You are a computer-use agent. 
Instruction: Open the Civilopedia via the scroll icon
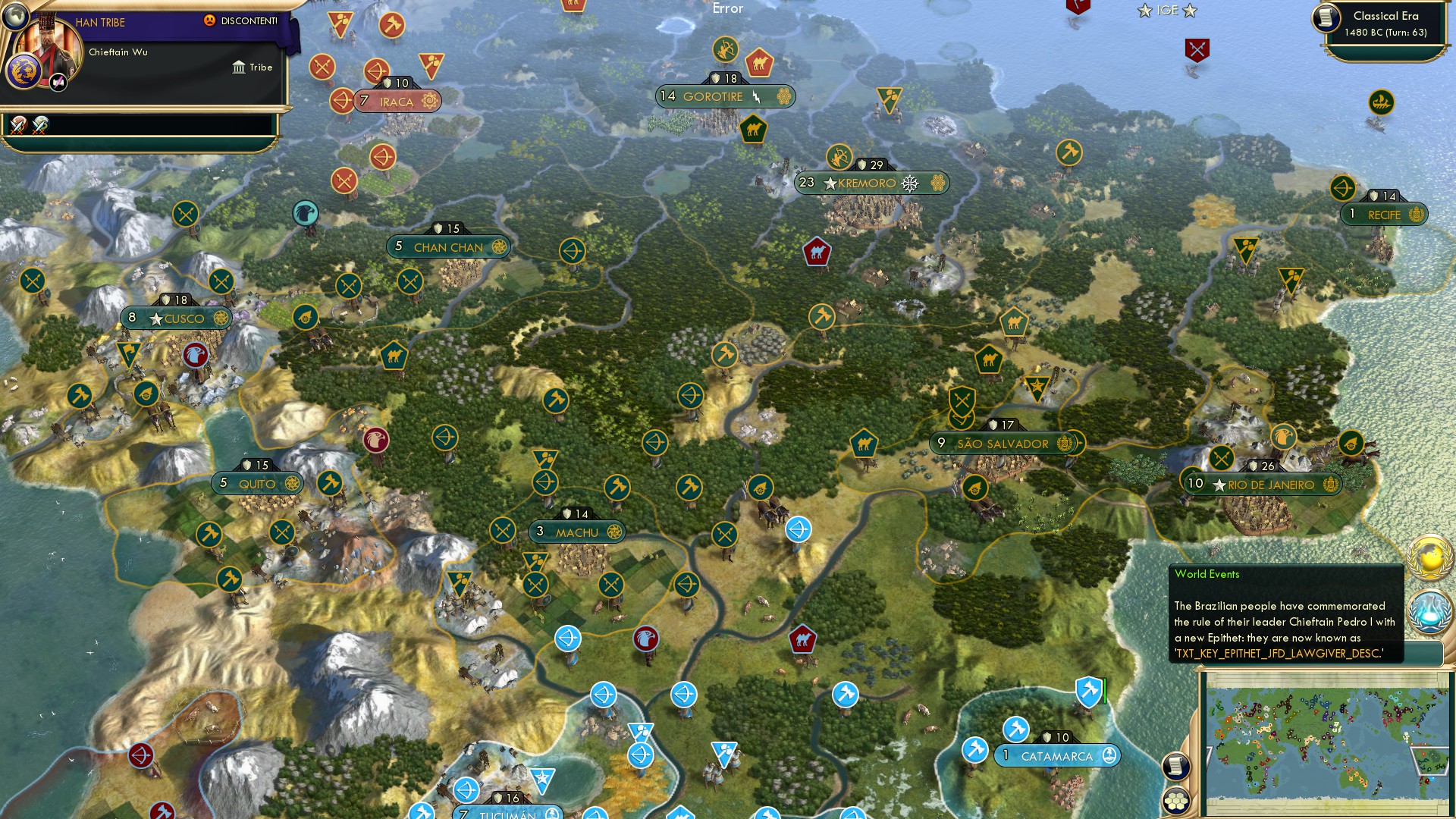click(x=1175, y=767)
